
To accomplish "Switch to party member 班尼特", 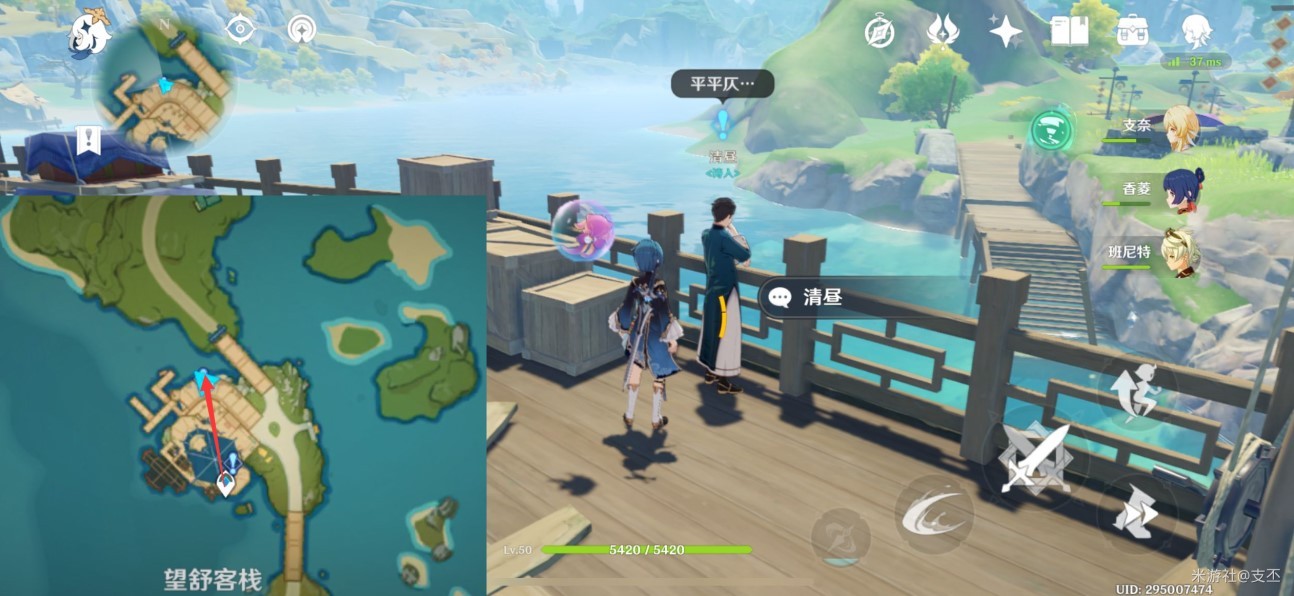I will coord(1180,252).
